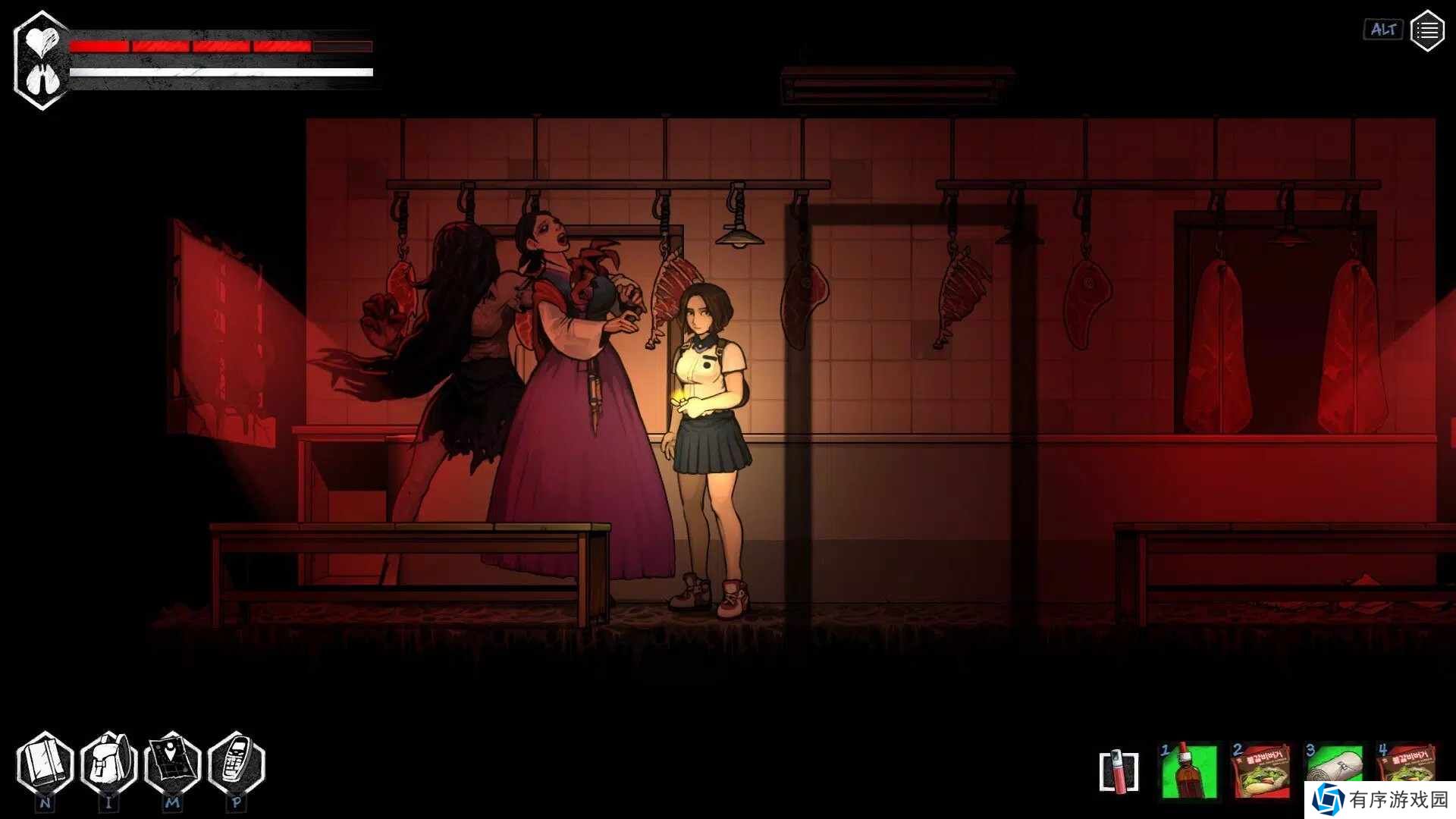Viewport: 1456px width, 819px height.
Task: Show the map screen
Action: pyautogui.click(x=173, y=764)
